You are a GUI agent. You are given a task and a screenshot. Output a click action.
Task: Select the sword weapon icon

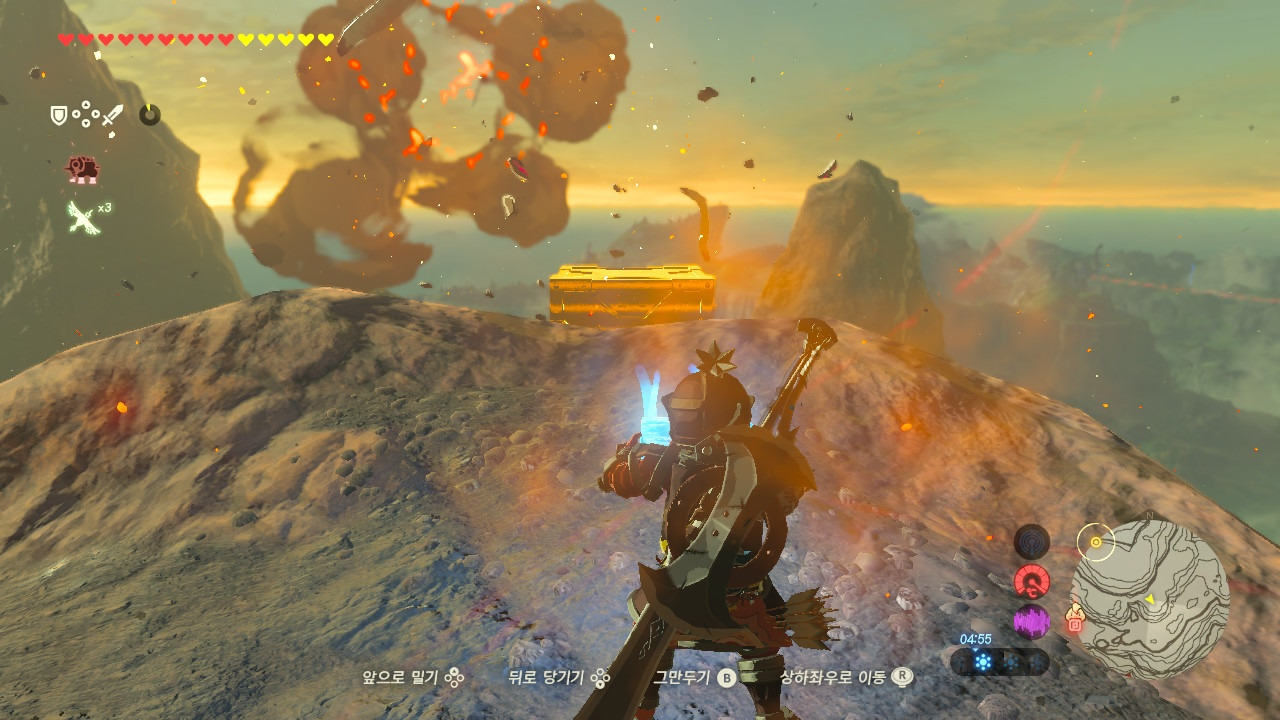tap(112, 115)
